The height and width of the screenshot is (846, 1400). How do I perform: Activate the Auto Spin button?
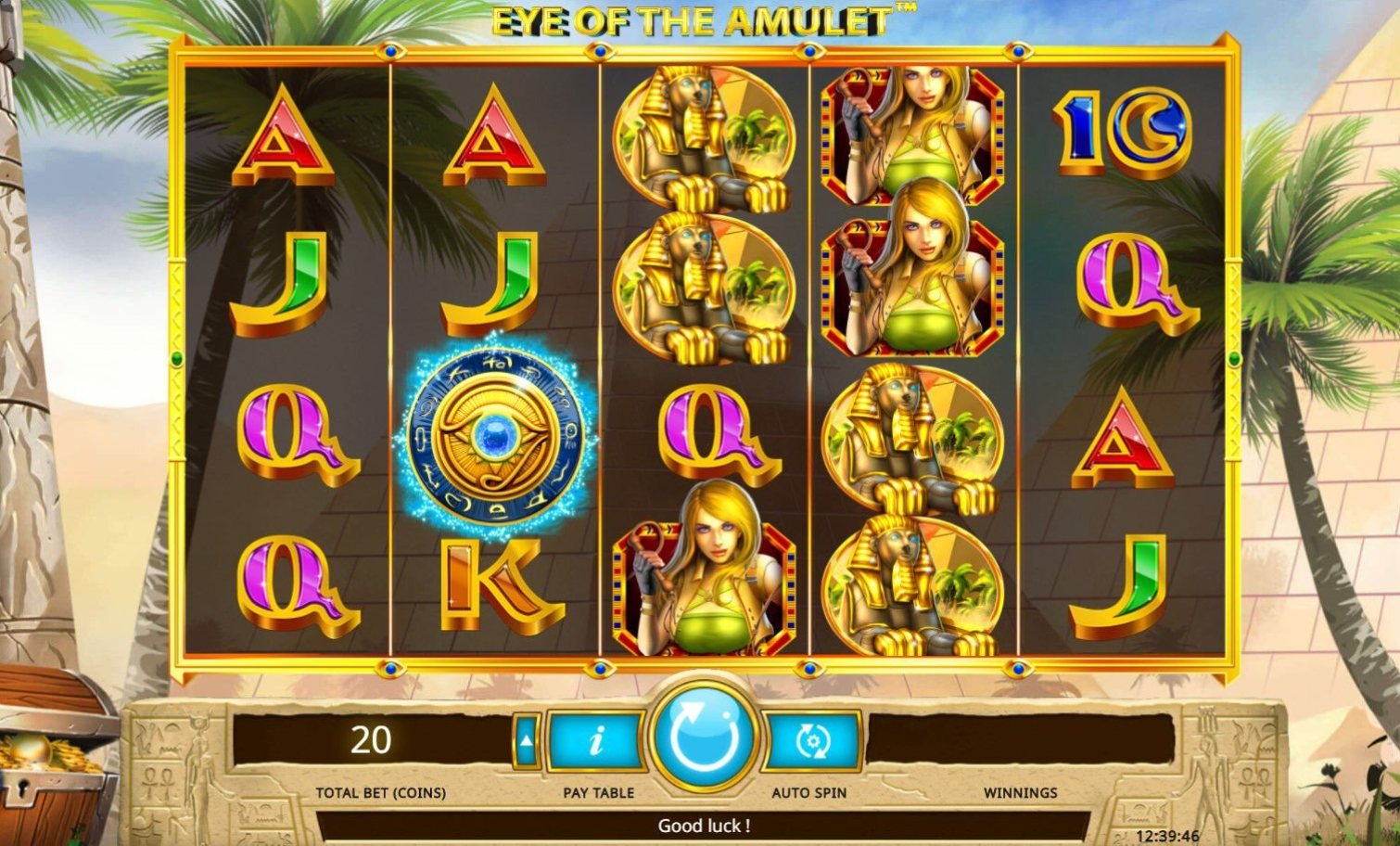coord(812,740)
